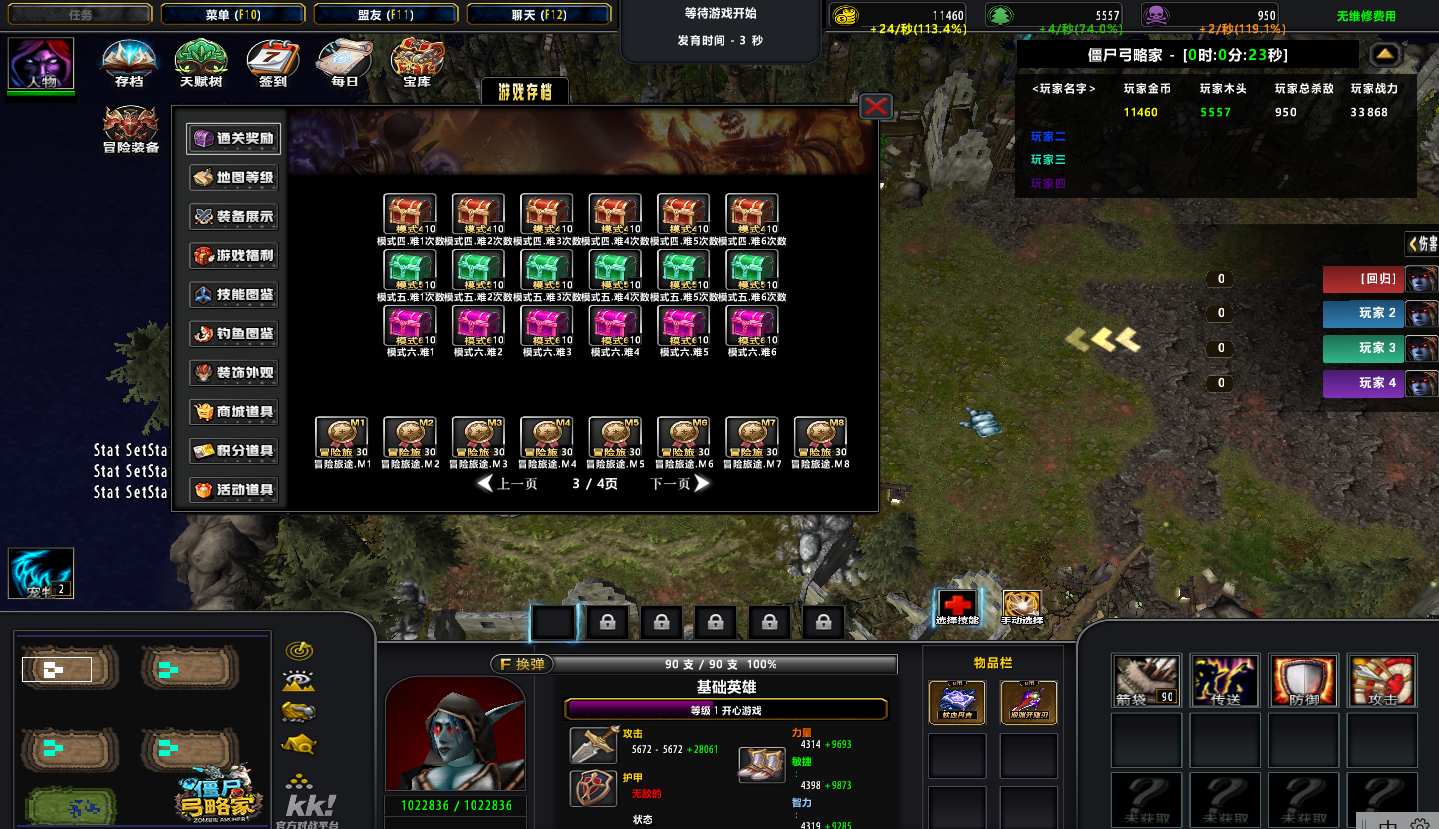Open the 宝库 treasury icon
The height and width of the screenshot is (829, 1439).
pyautogui.click(x=416, y=62)
